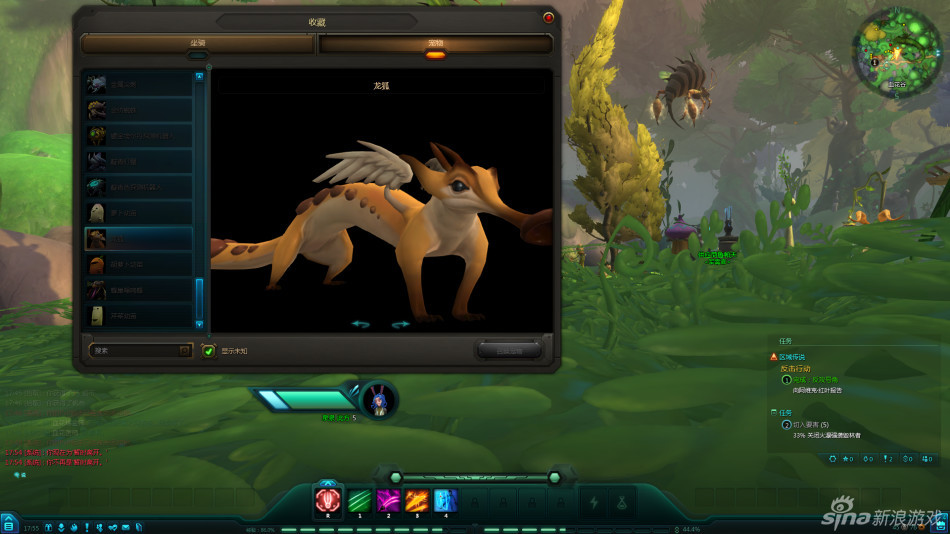Image resolution: width=950 pixels, height=534 pixels.
Task: Select the highlighted 龙狐 pet entry in the list
Action: (139, 238)
